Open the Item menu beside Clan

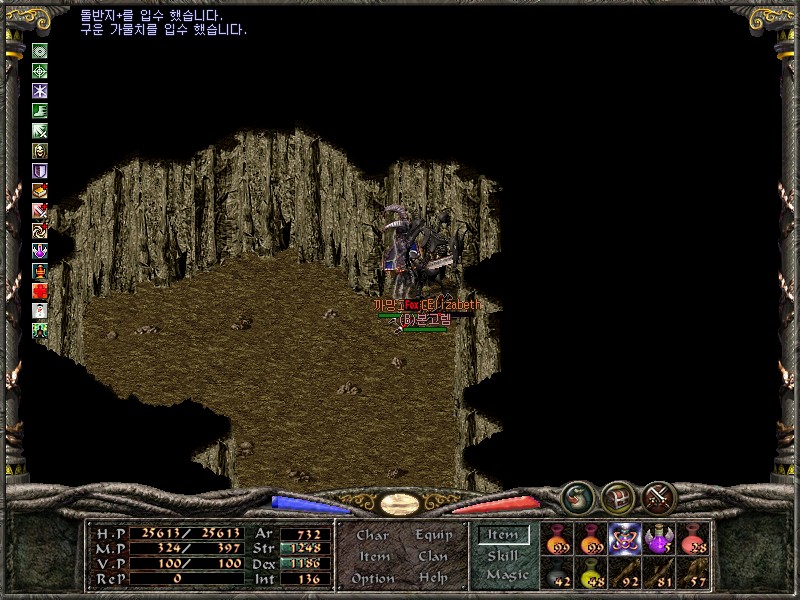point(373,556)
